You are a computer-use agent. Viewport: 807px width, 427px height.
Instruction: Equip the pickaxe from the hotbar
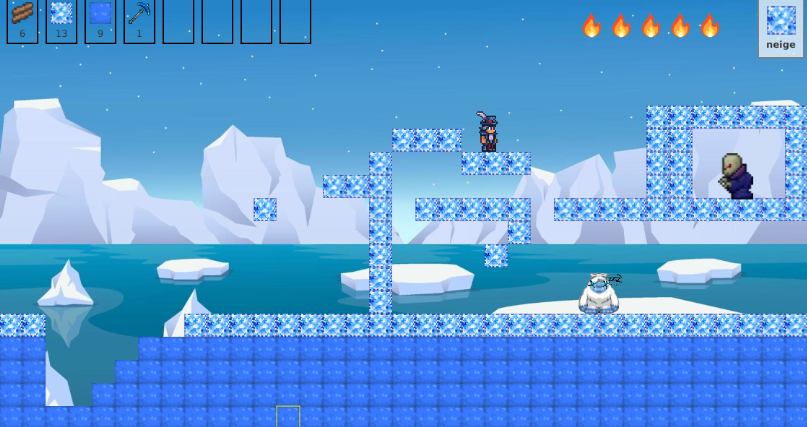click(139, 20)
